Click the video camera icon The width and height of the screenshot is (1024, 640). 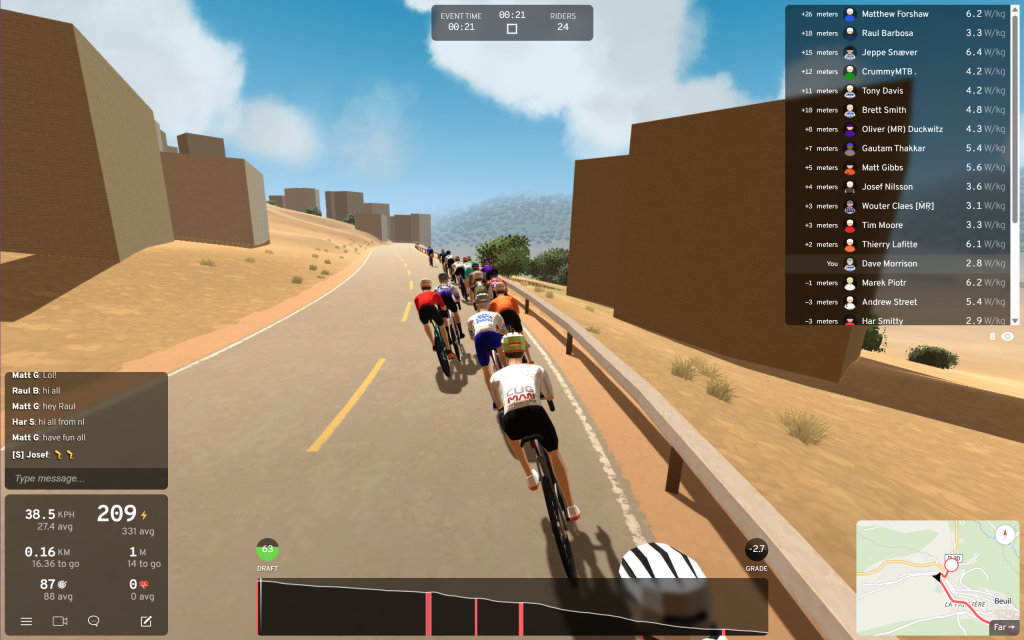click(x=59, y=621)
